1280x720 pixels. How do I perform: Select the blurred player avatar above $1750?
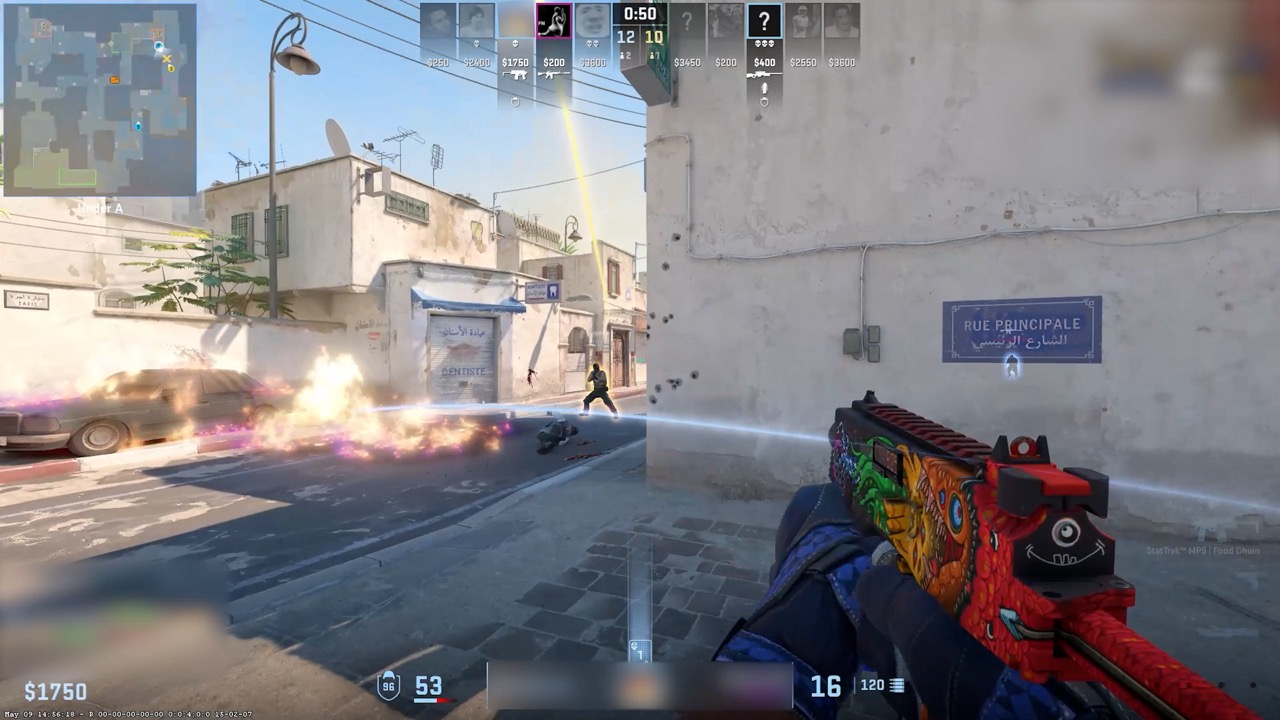pyautogui.click(x=515, y=21)
